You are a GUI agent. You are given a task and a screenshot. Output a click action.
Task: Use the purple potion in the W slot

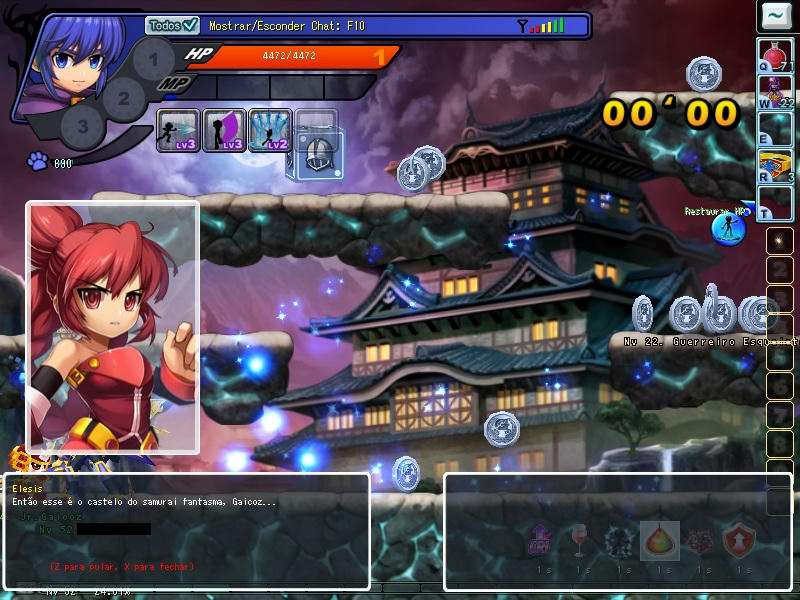tap(775, 92)
